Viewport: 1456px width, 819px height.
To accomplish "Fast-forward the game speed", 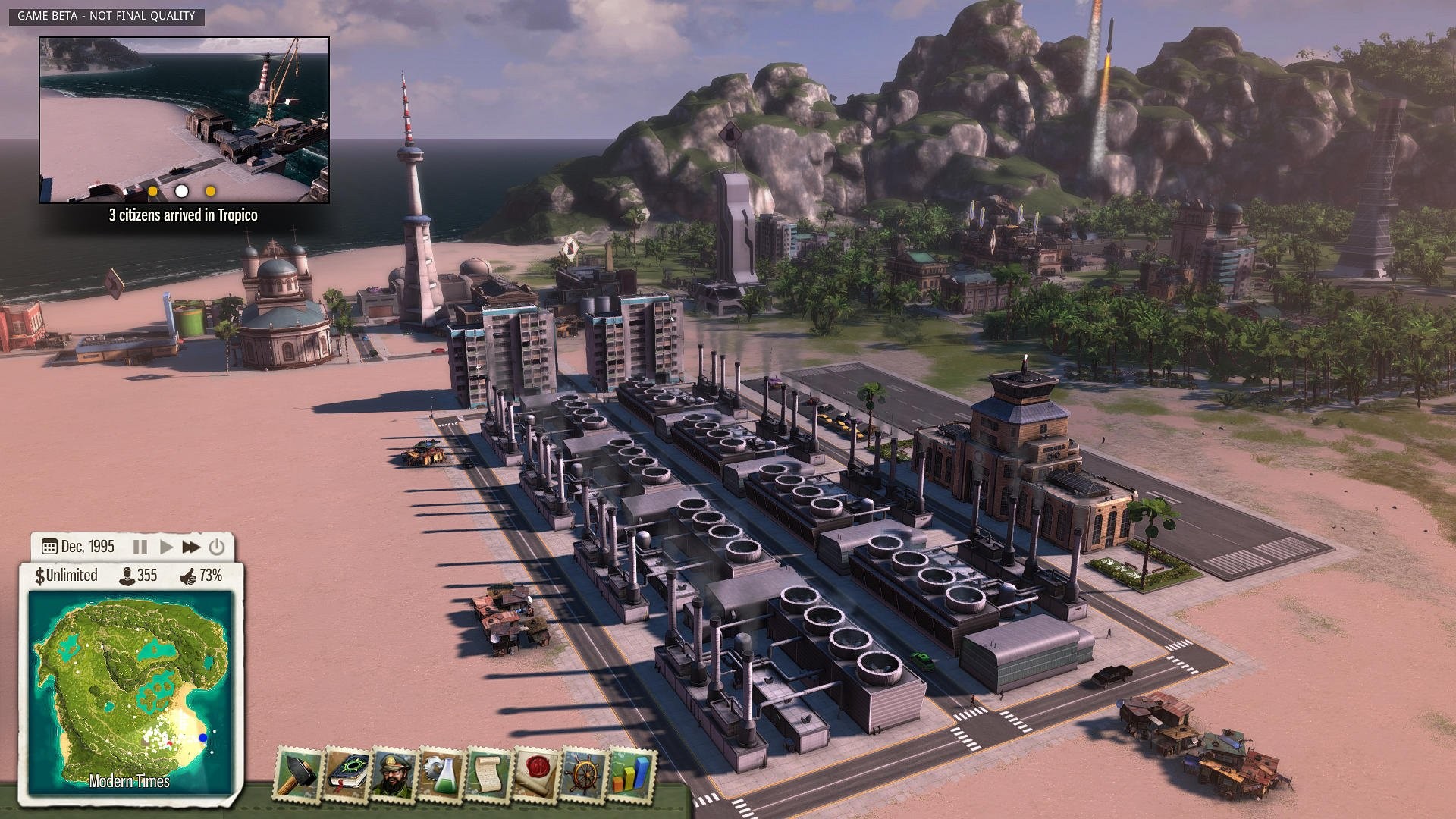I will (x=192, y=546).
